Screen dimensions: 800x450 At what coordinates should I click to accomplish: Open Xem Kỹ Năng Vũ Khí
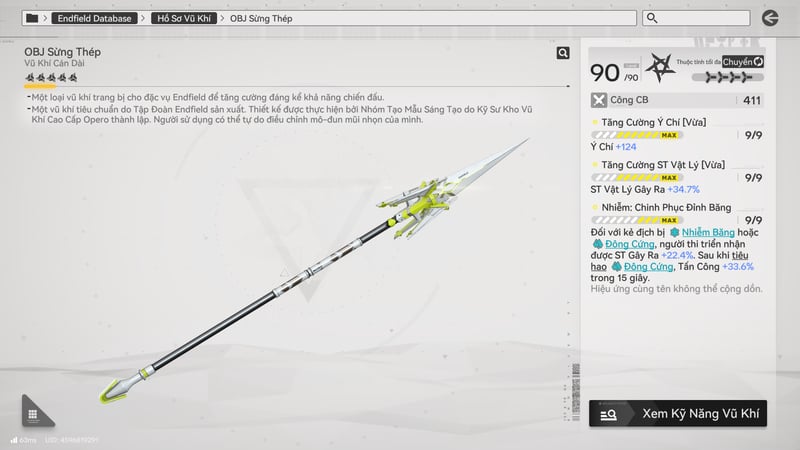[x=678, y=413]
